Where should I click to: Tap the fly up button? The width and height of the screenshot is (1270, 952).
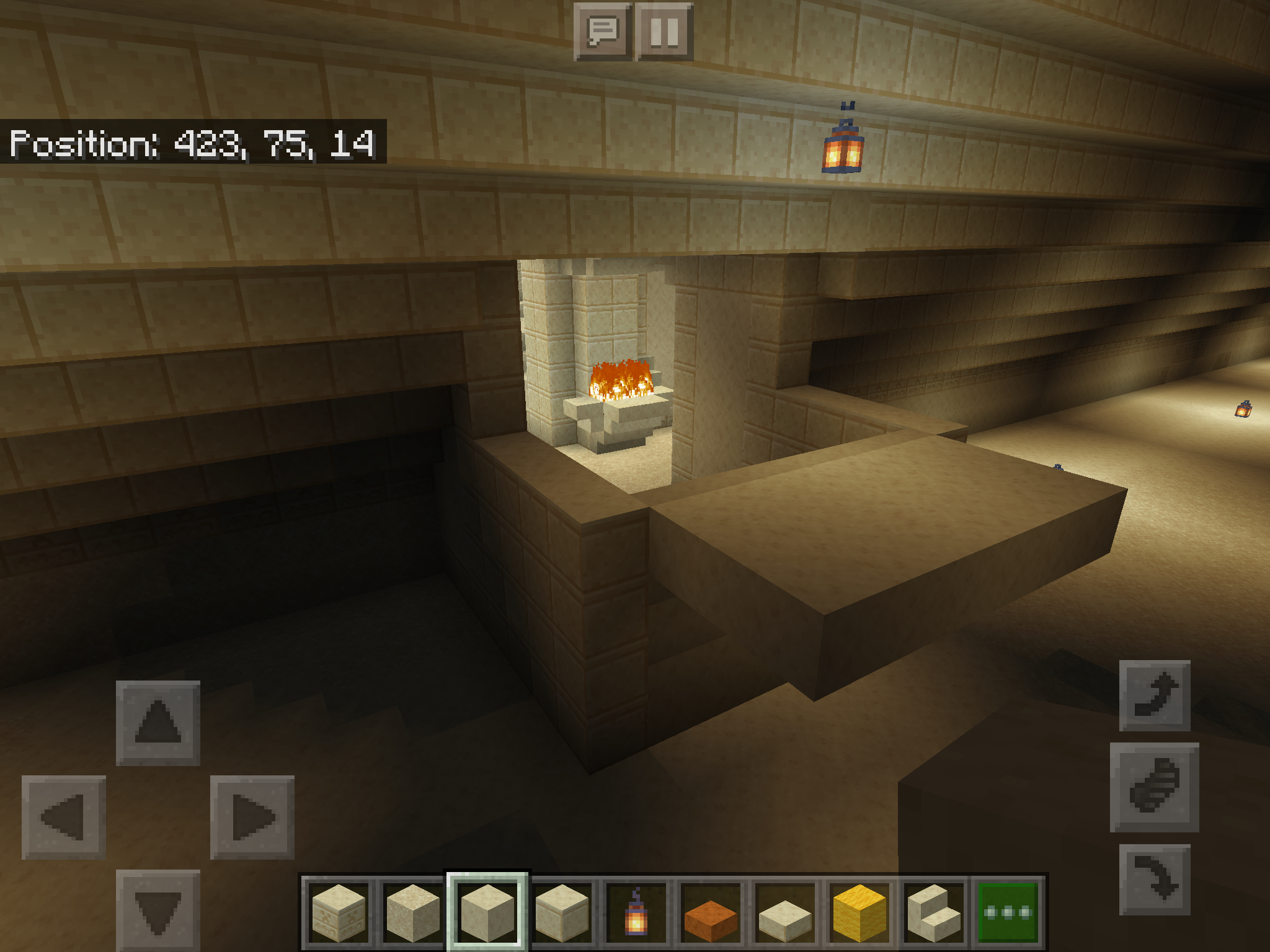pyautogui.click(x=1155, y=695)
